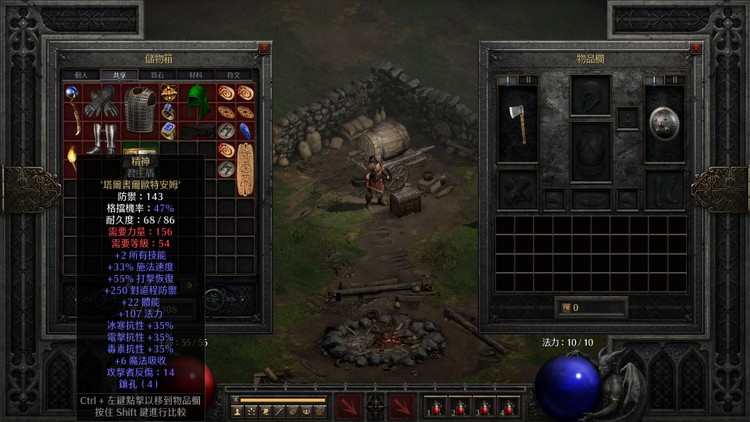Image resolution: width=750 pixels, height=422 pixels.
Task: Pick up the torch in the stash
Action: click(71, 158)
